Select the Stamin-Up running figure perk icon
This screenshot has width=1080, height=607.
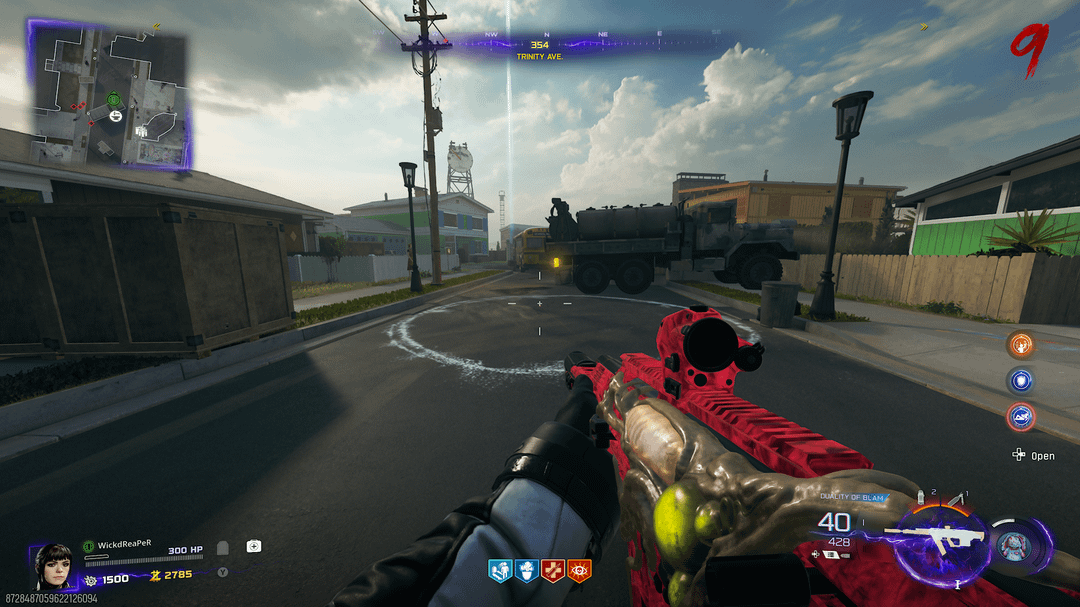click(500, 571)
